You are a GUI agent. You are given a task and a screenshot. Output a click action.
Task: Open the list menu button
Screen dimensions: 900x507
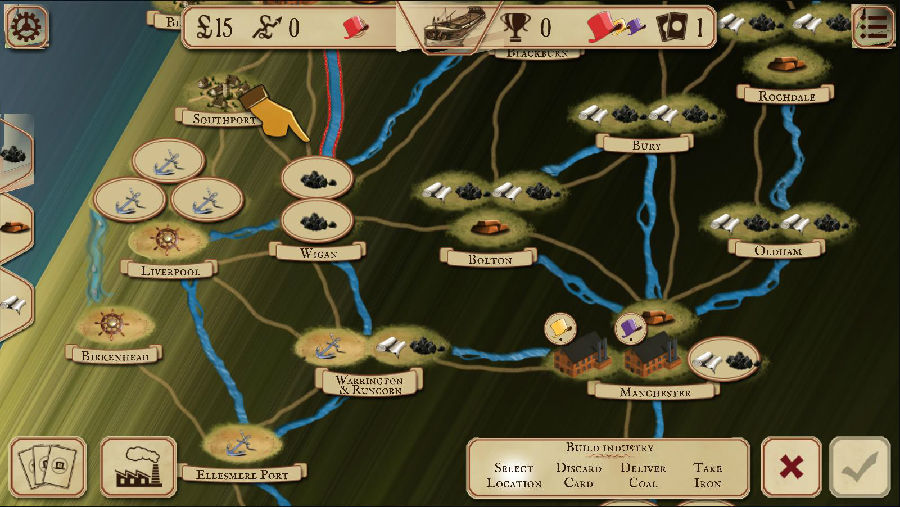pos(873,26)
